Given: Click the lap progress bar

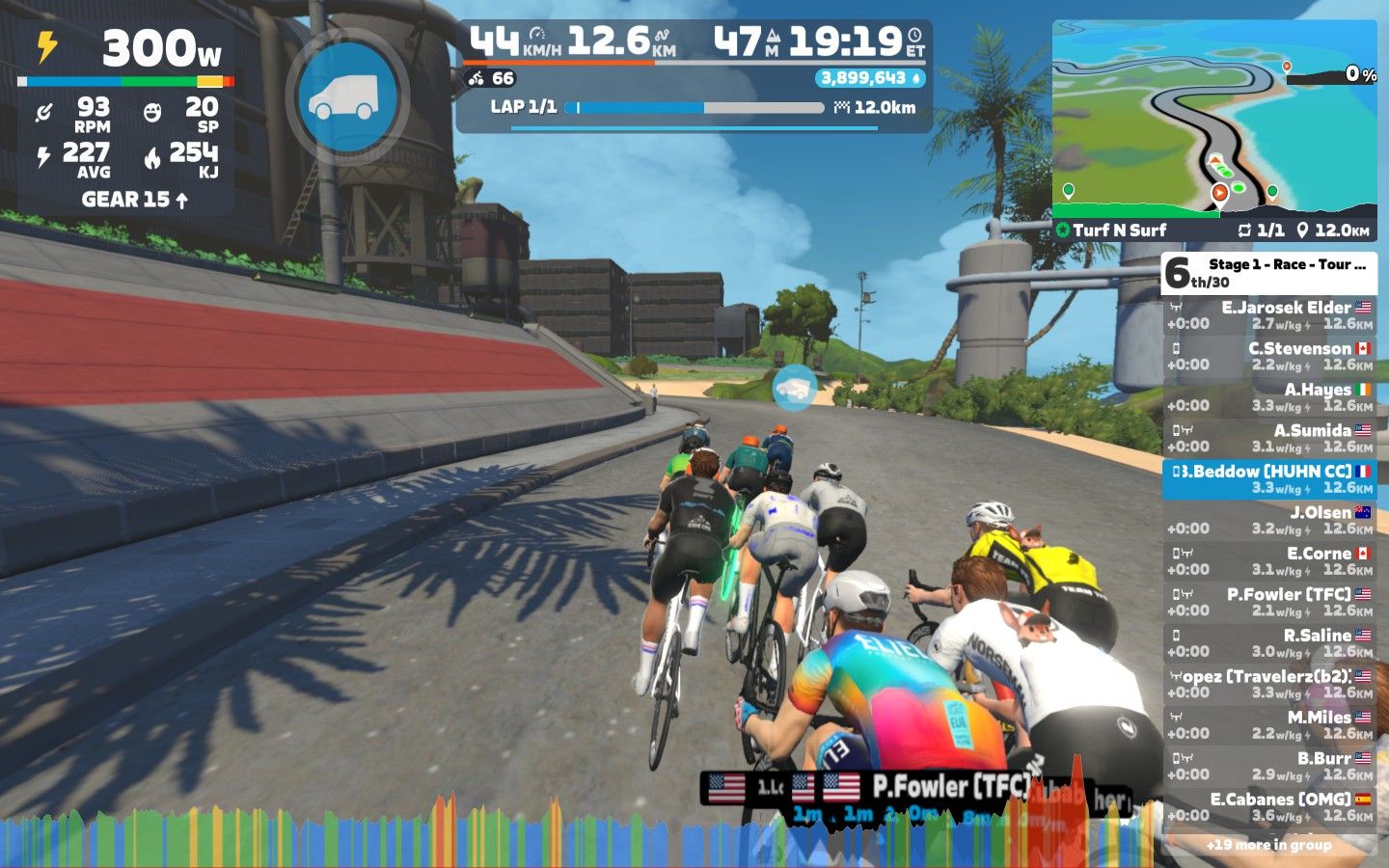Looking at the screenshot, I should [x=694, y=108].
